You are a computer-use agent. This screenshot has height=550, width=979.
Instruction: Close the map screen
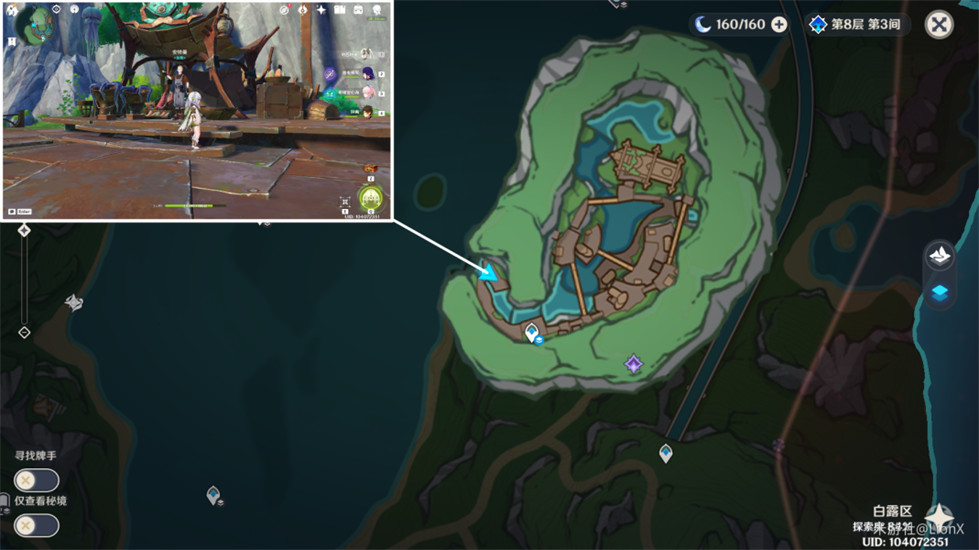point(938,25)
